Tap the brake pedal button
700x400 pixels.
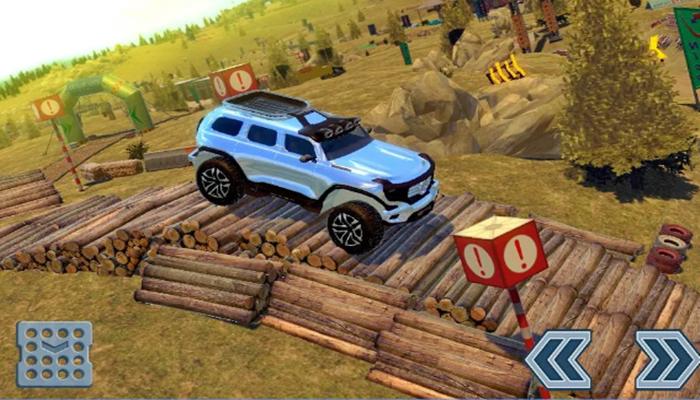[54, 354]
